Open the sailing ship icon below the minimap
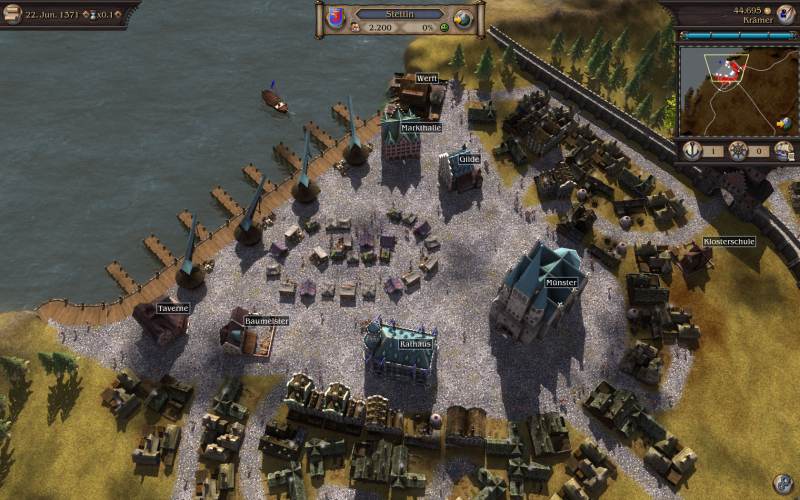 point(785,150)
